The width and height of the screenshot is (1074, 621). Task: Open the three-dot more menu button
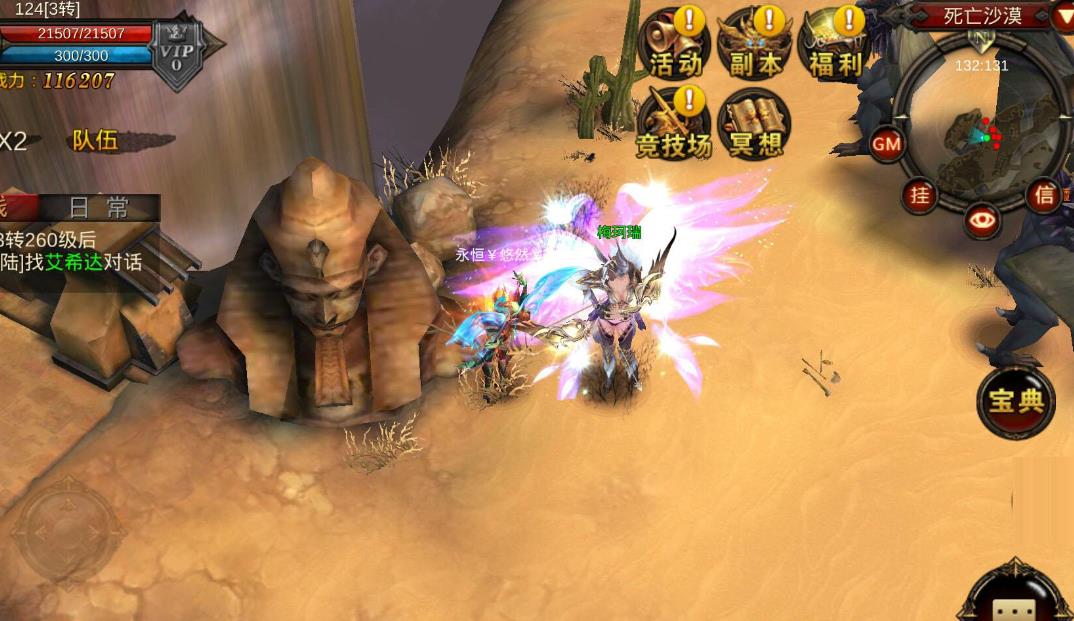tap(1015, 607)
